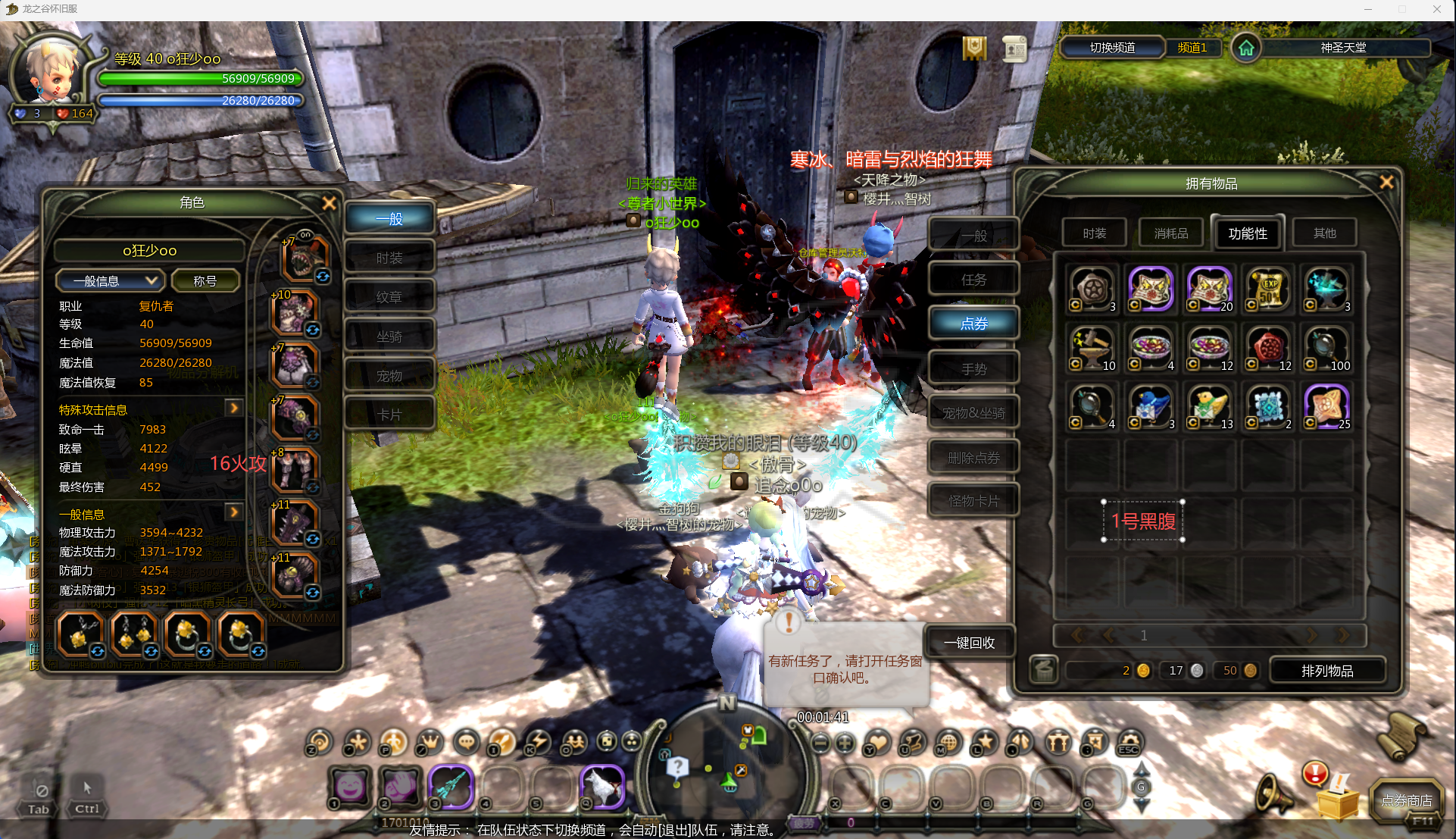This screenshot has width=1456, height=839.
Task: Click the 称号 title button
Action: point(205,281)
